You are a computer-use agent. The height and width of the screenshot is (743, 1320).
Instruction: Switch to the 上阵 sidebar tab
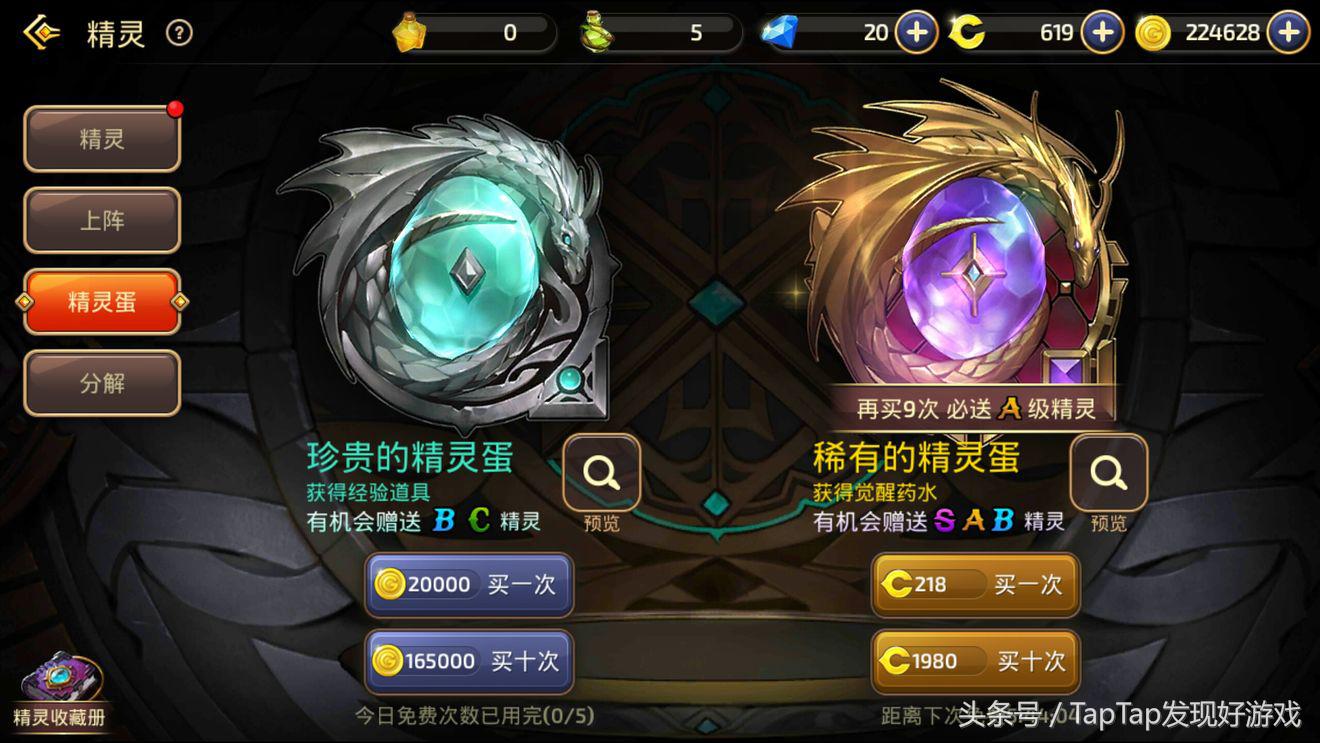(x=101, y=220)
